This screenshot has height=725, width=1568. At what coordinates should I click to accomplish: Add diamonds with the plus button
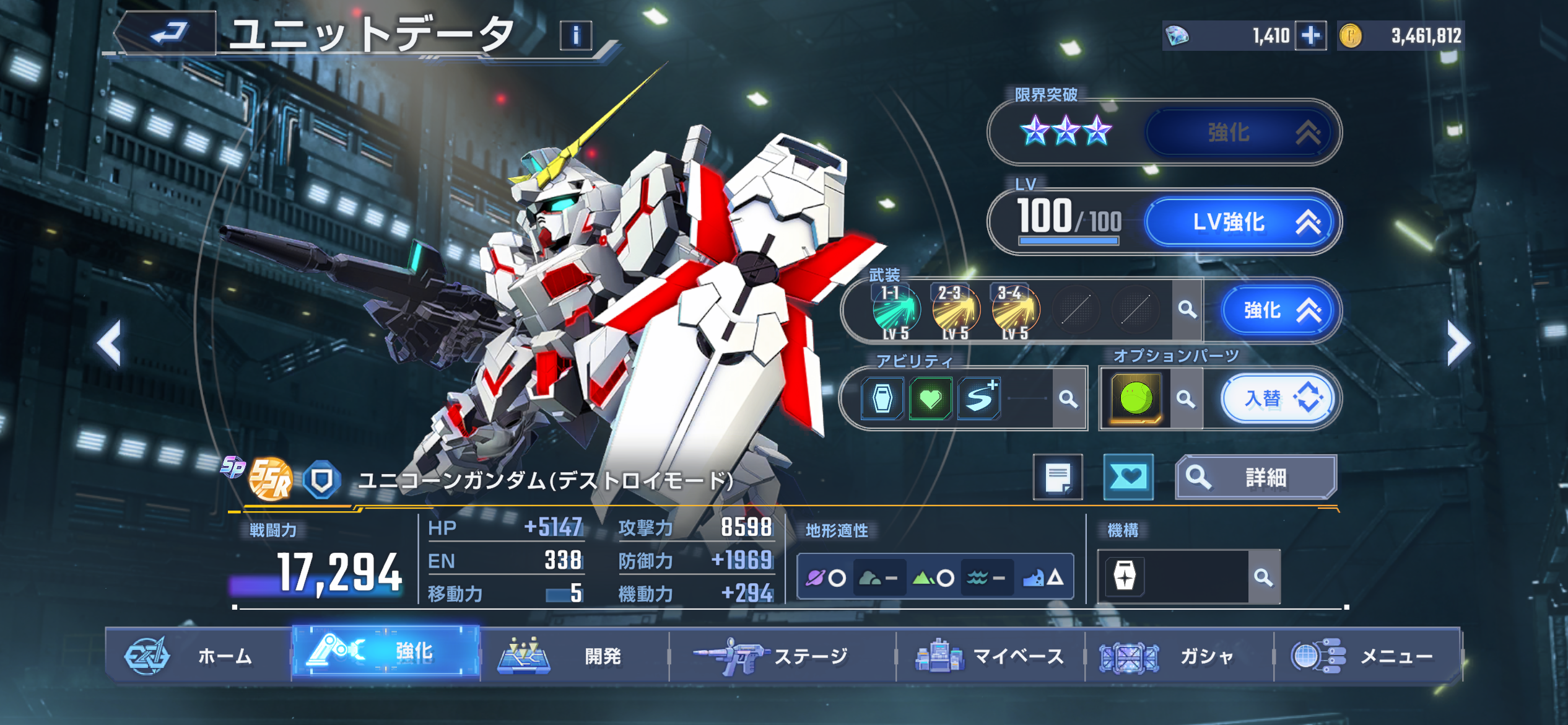(1310, 36)
